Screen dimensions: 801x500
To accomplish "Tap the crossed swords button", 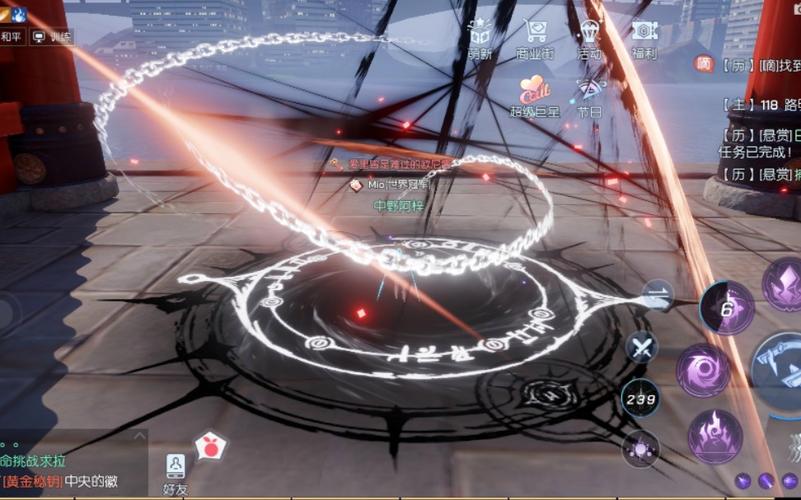I will pos(640,348).
